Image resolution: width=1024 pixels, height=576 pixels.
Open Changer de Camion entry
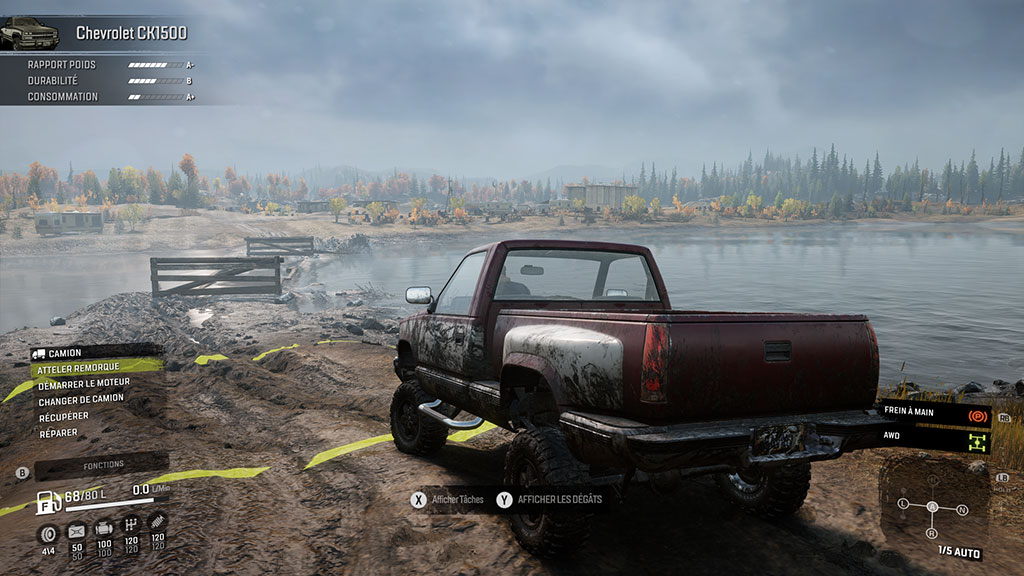(x=81, y=400)
